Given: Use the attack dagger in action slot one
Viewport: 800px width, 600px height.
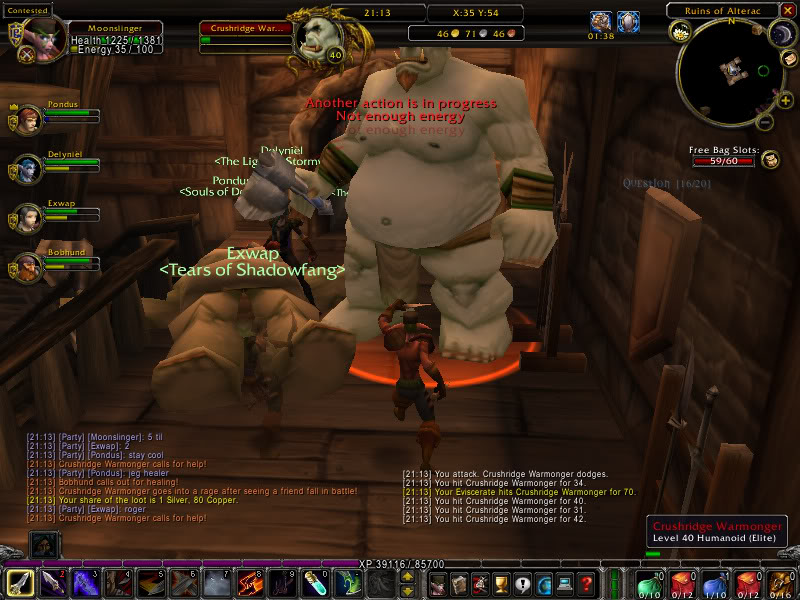Looking at the screenshot, I should 21,583.
